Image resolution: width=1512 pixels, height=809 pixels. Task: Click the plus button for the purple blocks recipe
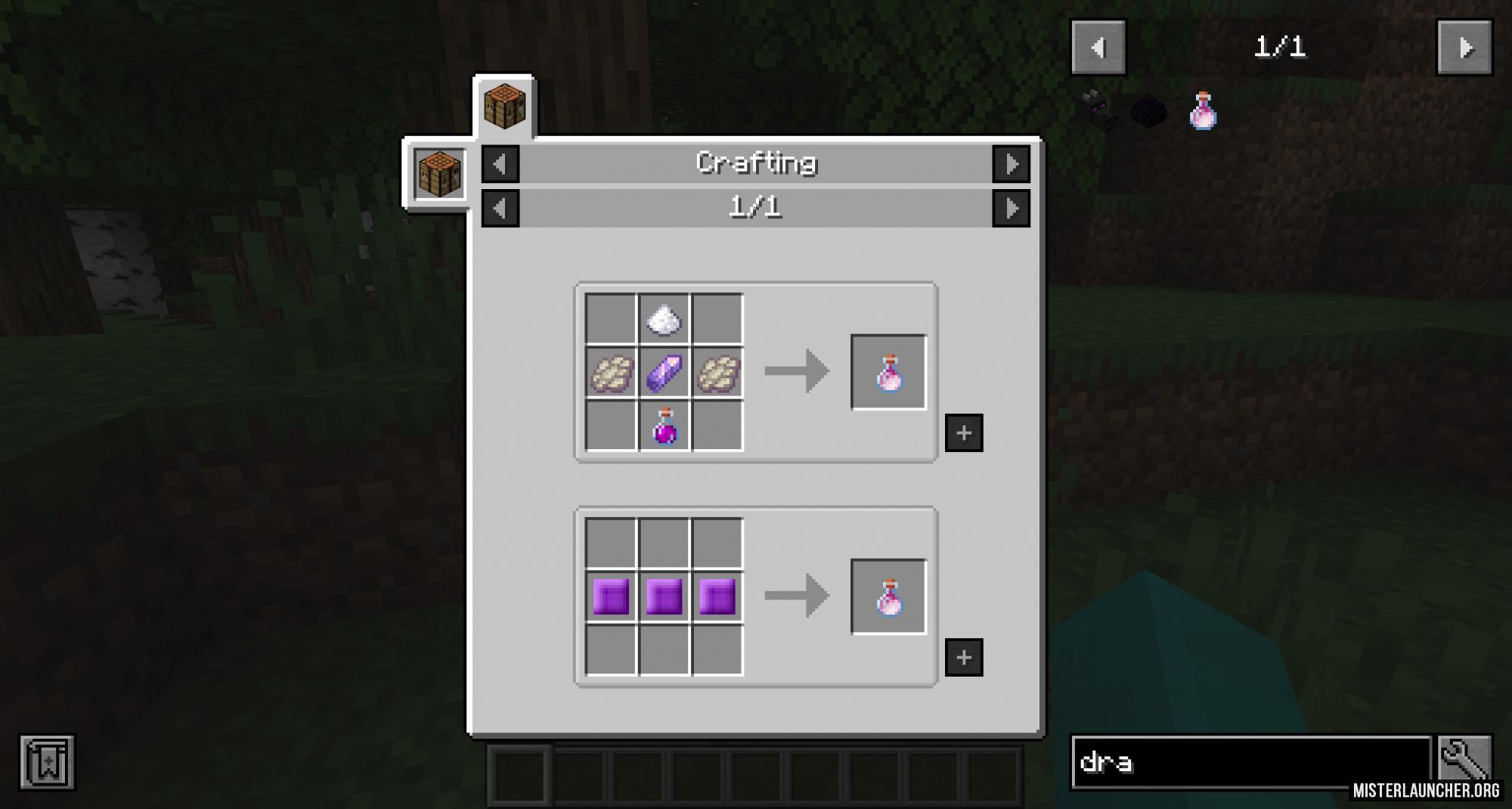point(964,657)
